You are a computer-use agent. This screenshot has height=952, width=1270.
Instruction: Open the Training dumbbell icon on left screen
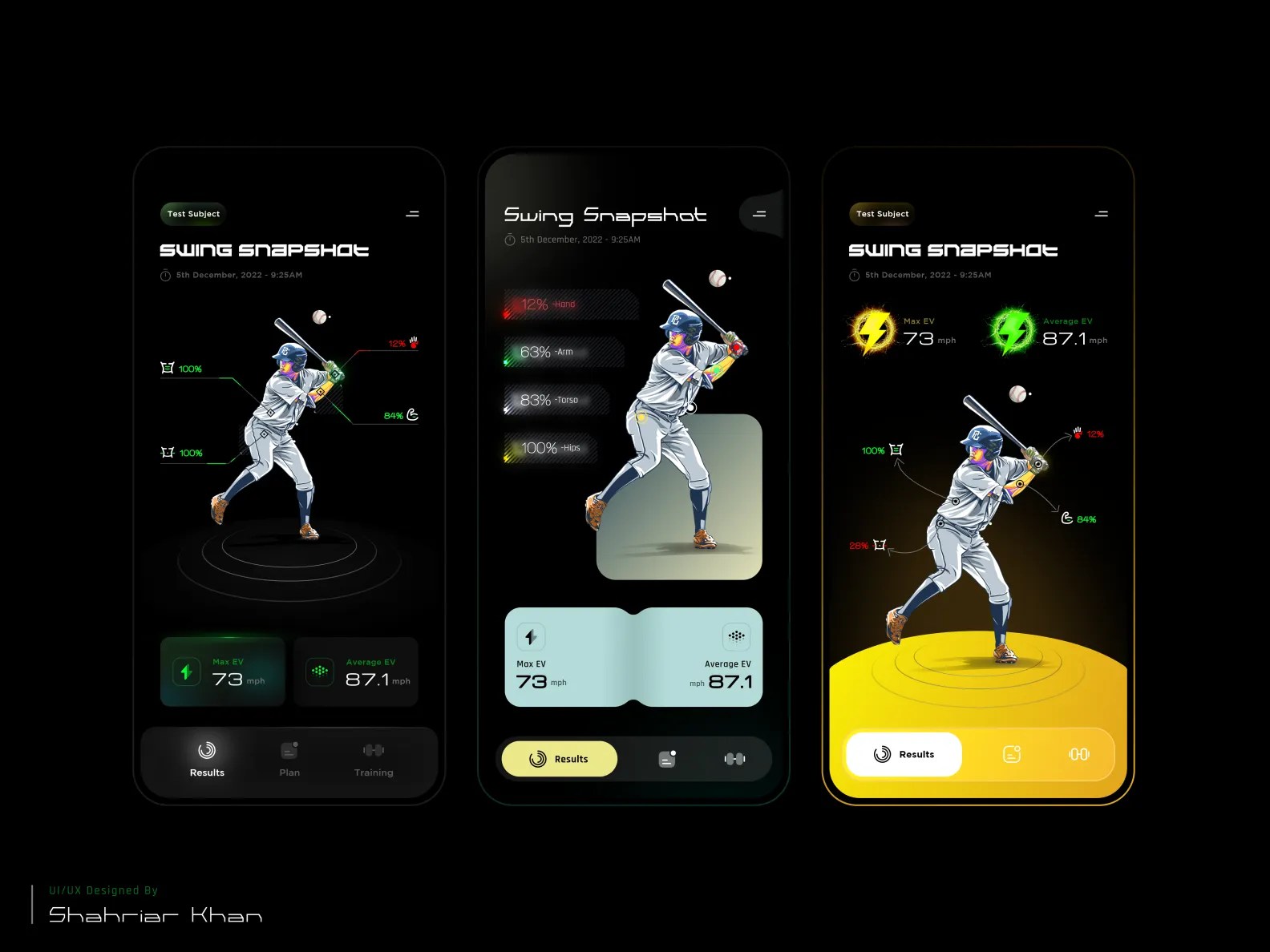point(374,750)
